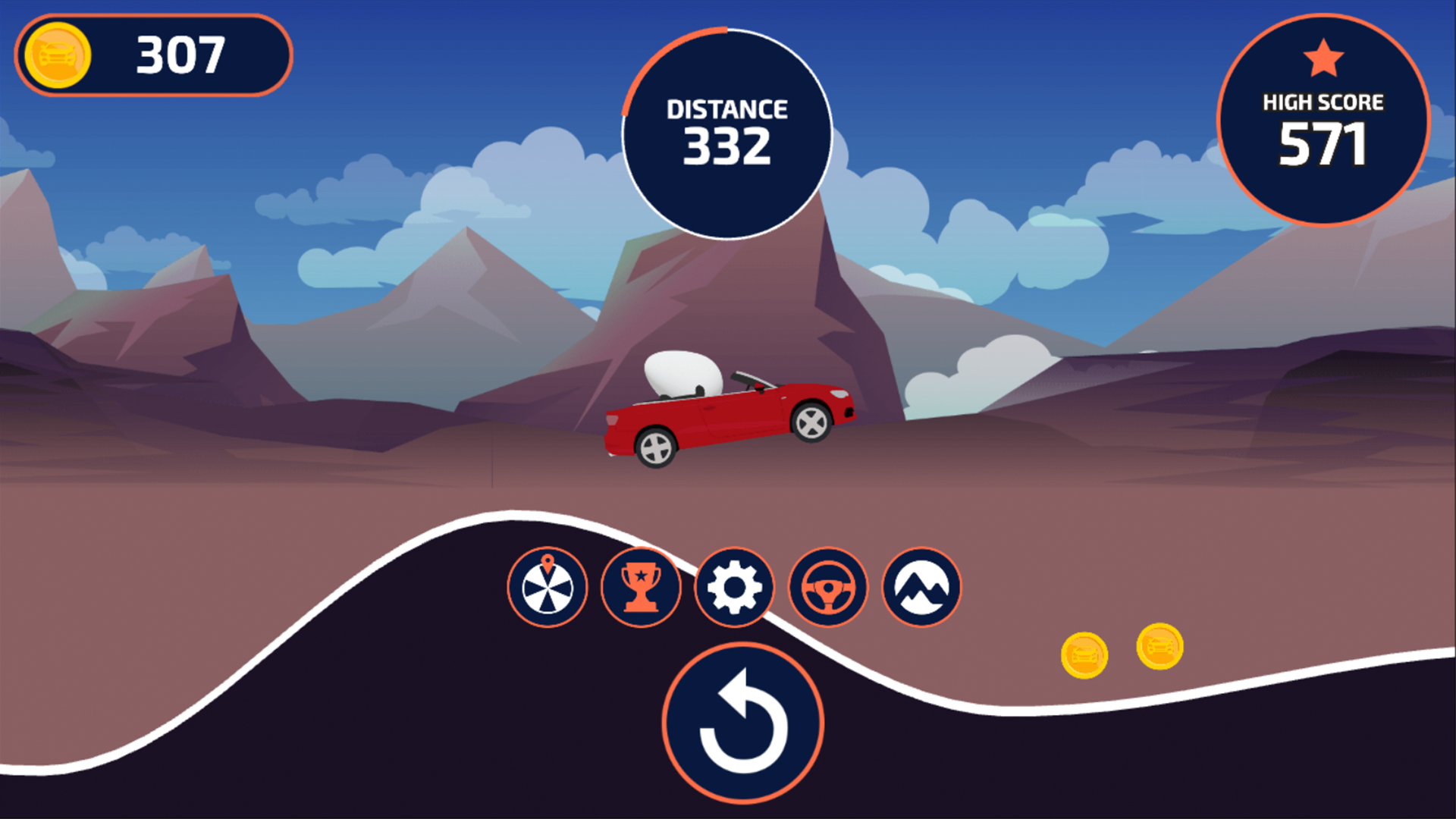
Task: Open the terrain selection mountain icon
Action: [x=921, y=588]
